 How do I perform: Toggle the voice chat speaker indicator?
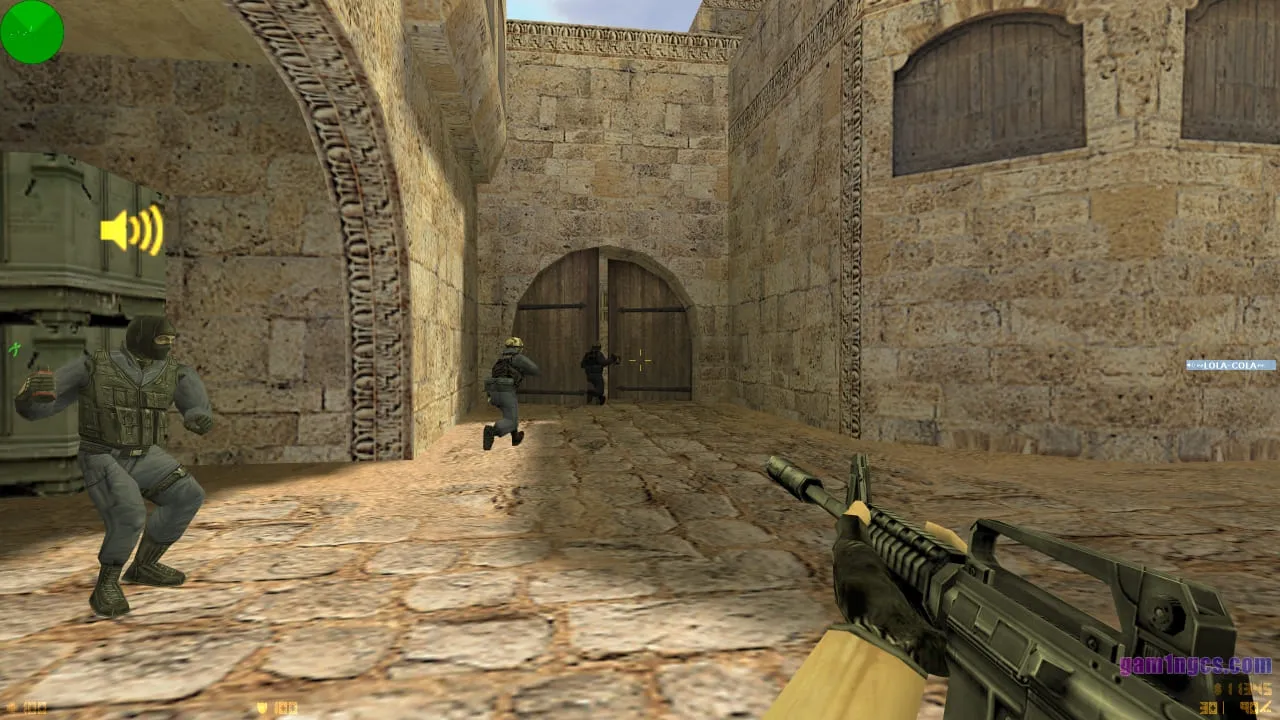point(130,232)
